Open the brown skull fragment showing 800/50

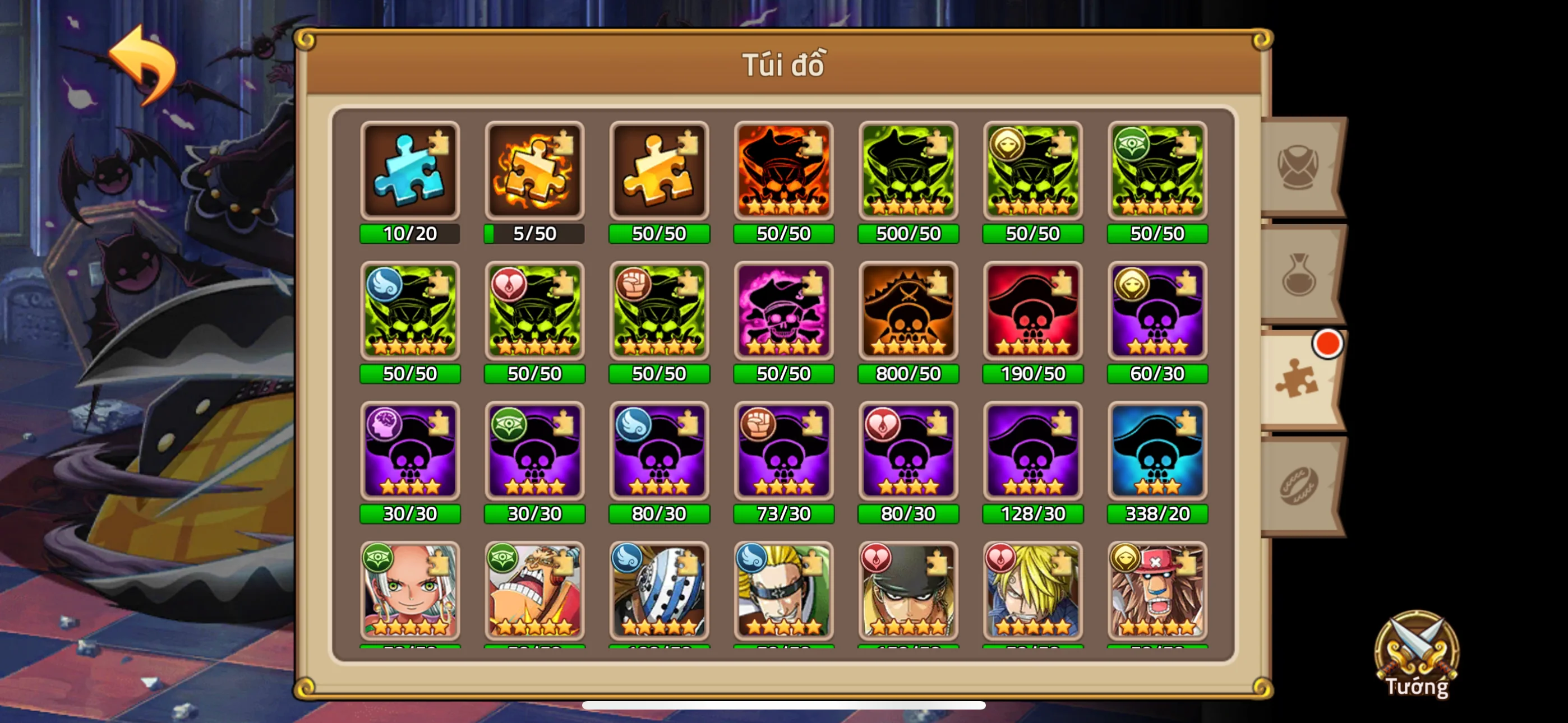908,312
